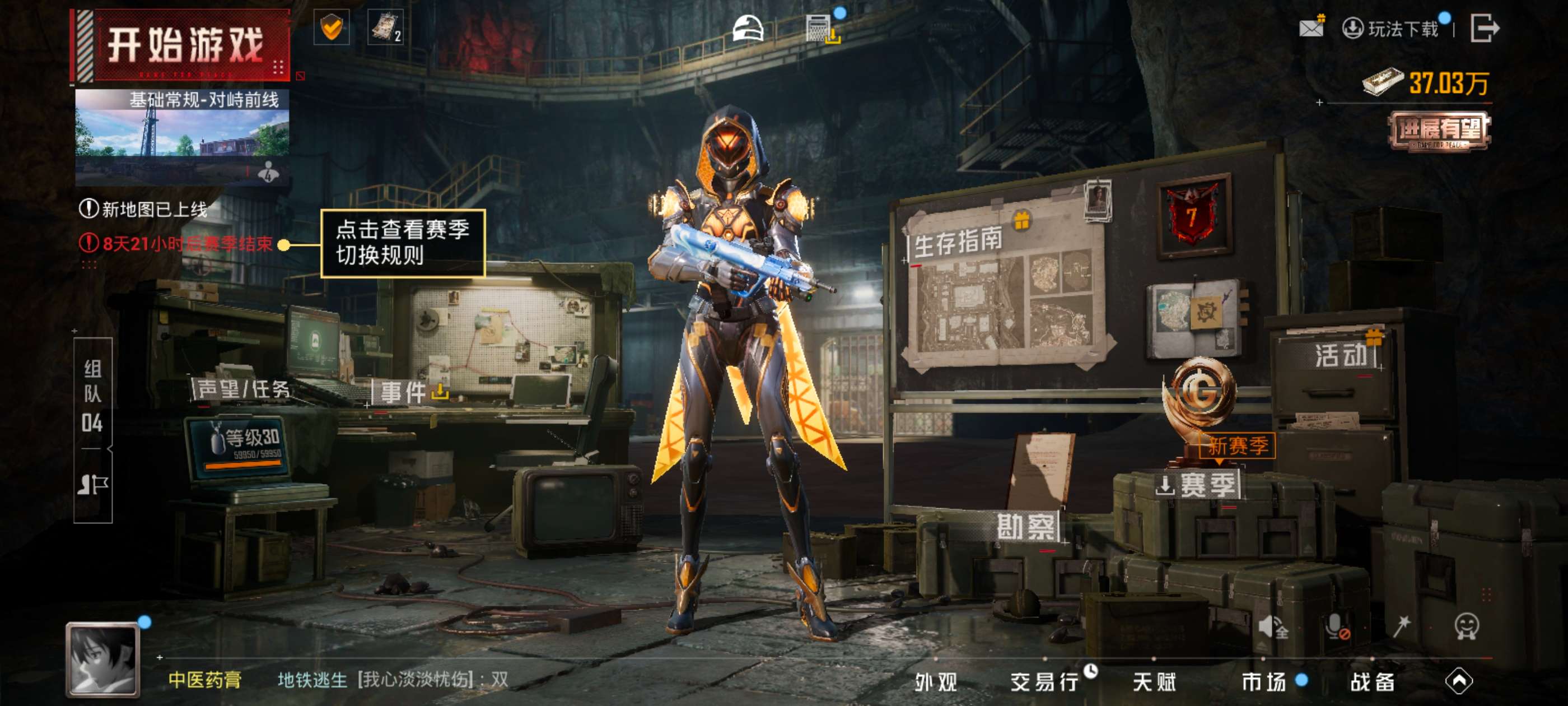Open player avatar profile
The height and width of the screenshot is (706, 1568).
click(x=103, y=659)
